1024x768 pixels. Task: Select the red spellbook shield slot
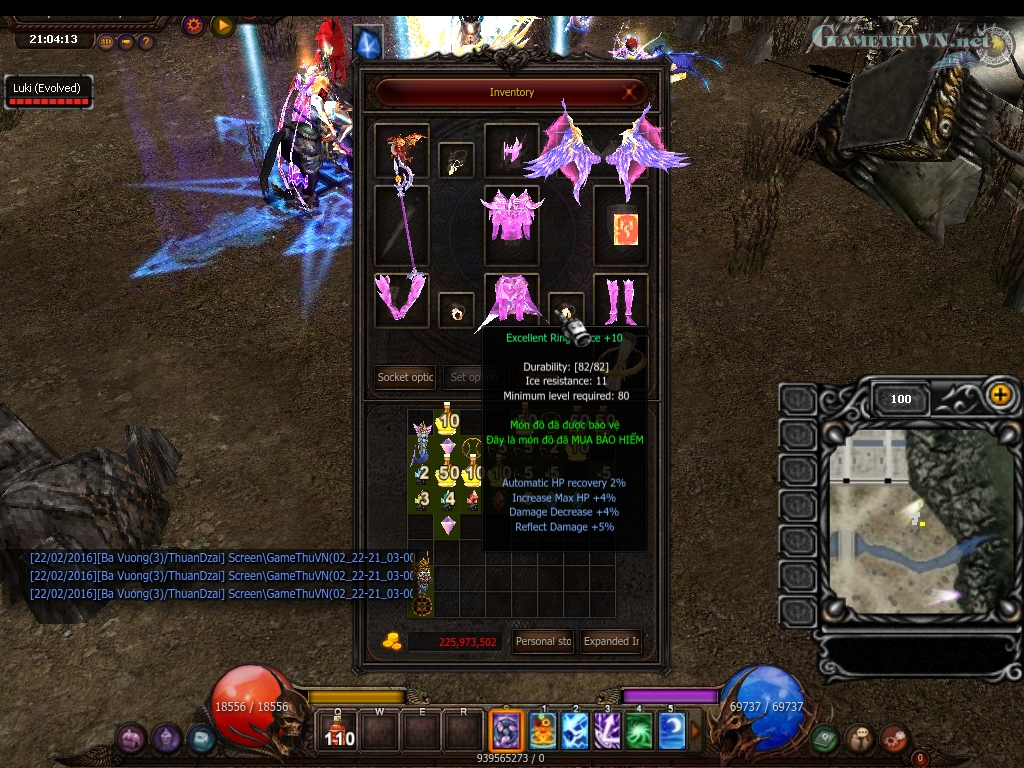tap(620, 225)
